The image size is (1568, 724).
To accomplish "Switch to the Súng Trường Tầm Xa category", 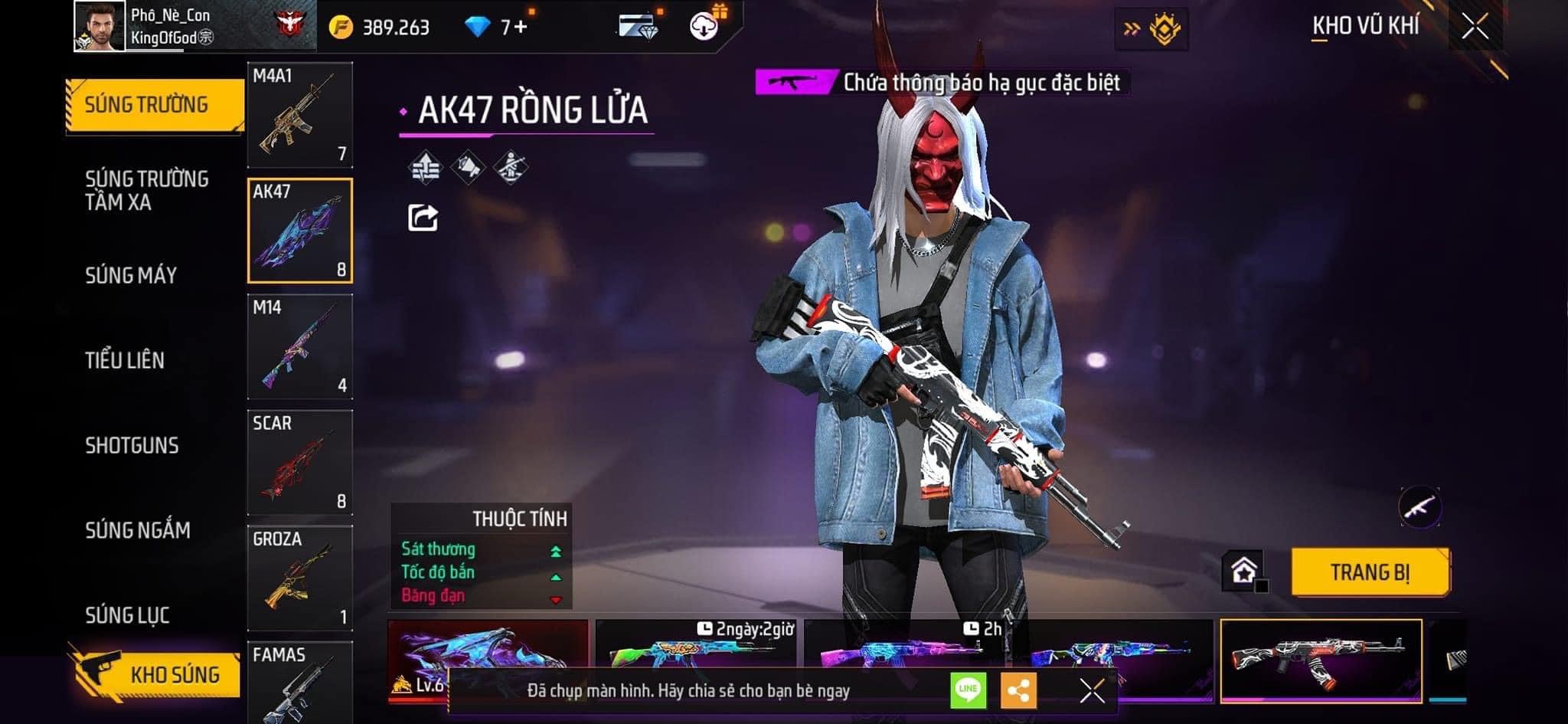I will [x=146, y=190].
